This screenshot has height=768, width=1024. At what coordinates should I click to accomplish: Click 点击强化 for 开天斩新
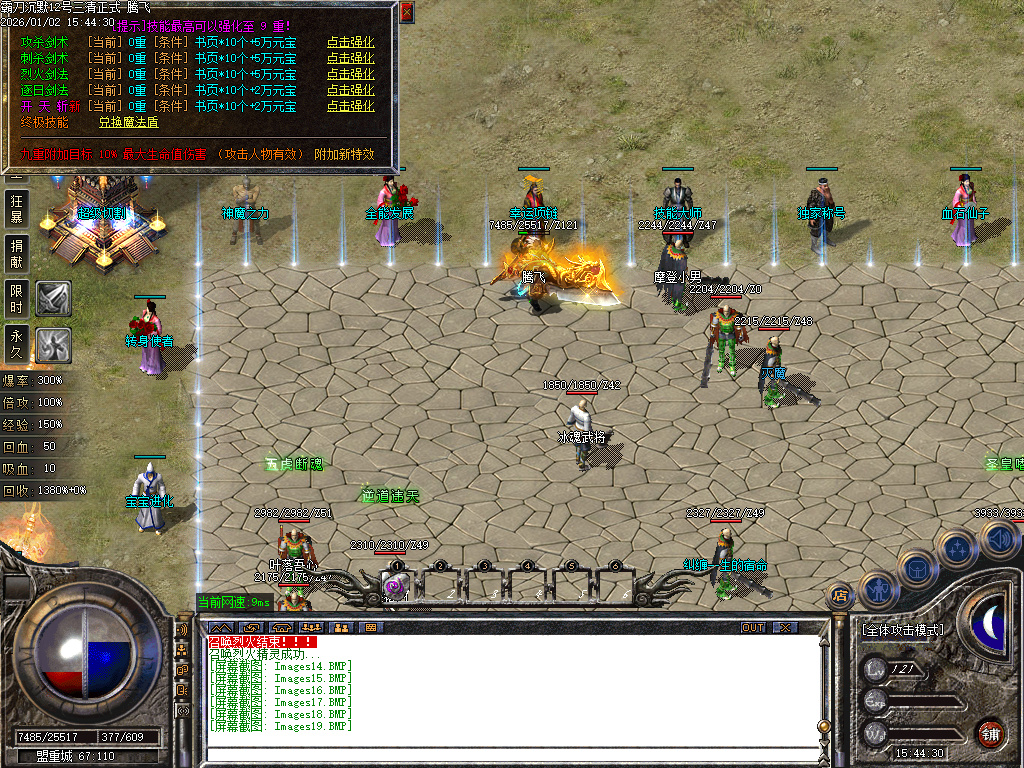click(x=350, y=106)
